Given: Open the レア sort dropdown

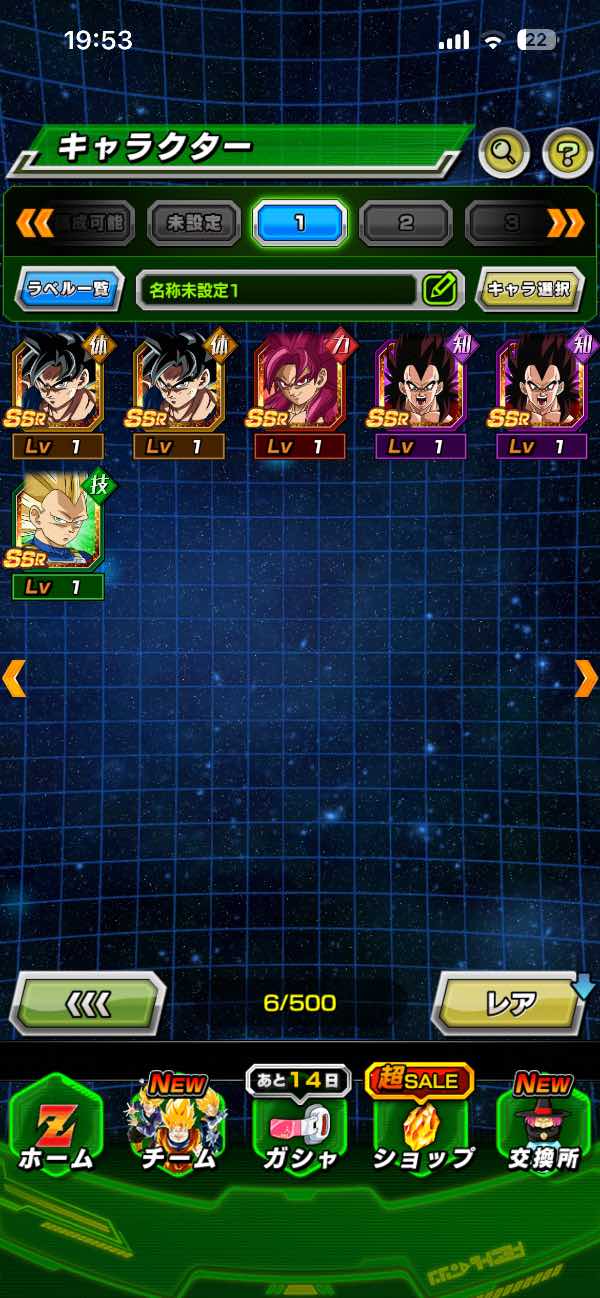Looking at the screenshot, I should [510, 1002].
